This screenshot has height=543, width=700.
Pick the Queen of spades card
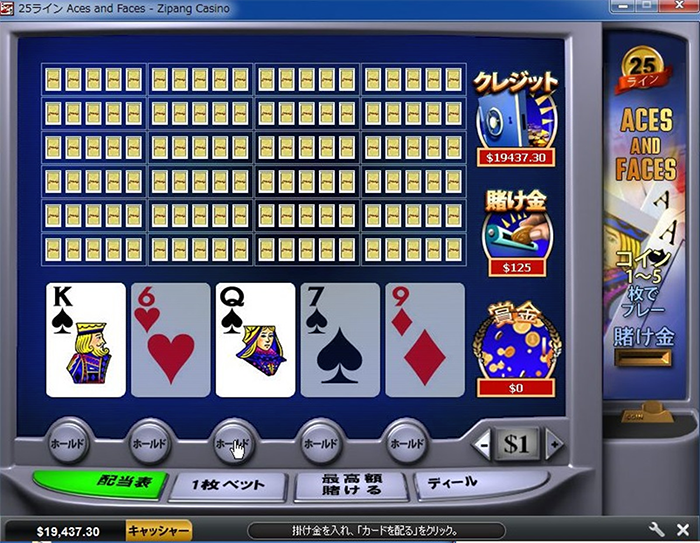tap(255, 339)
